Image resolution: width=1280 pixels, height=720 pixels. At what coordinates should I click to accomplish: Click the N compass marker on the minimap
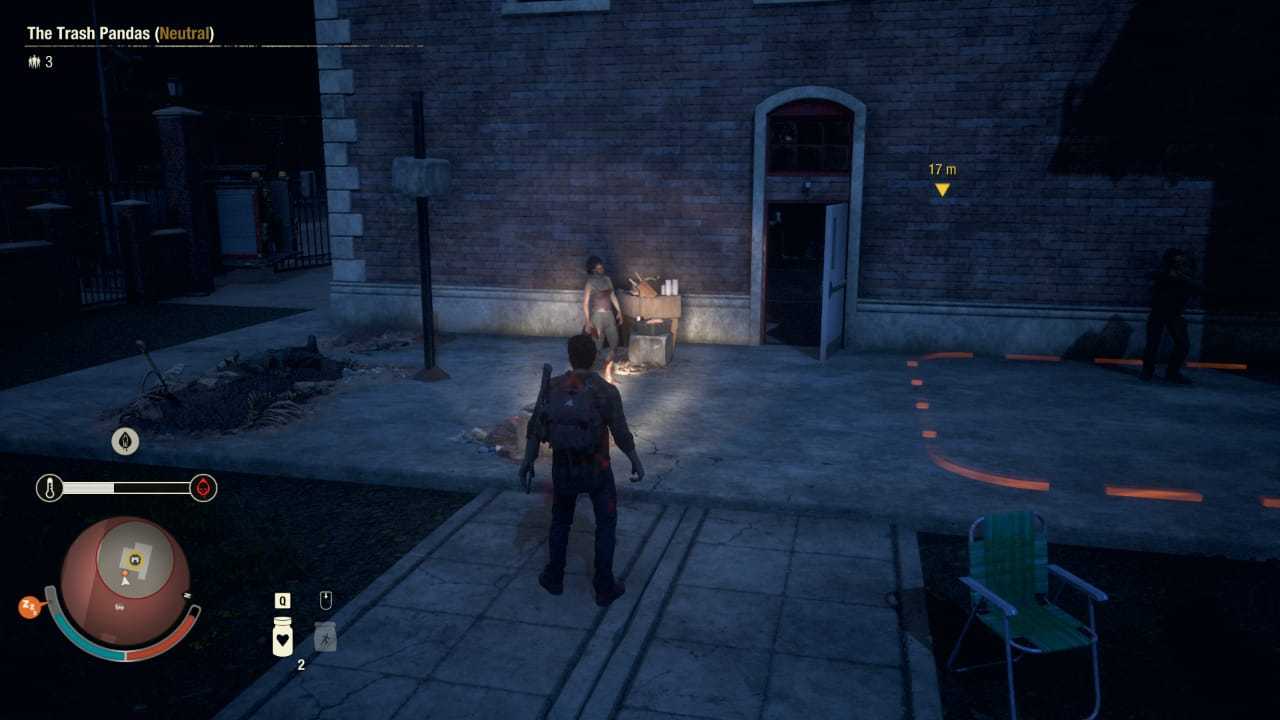tap(188, 595)
